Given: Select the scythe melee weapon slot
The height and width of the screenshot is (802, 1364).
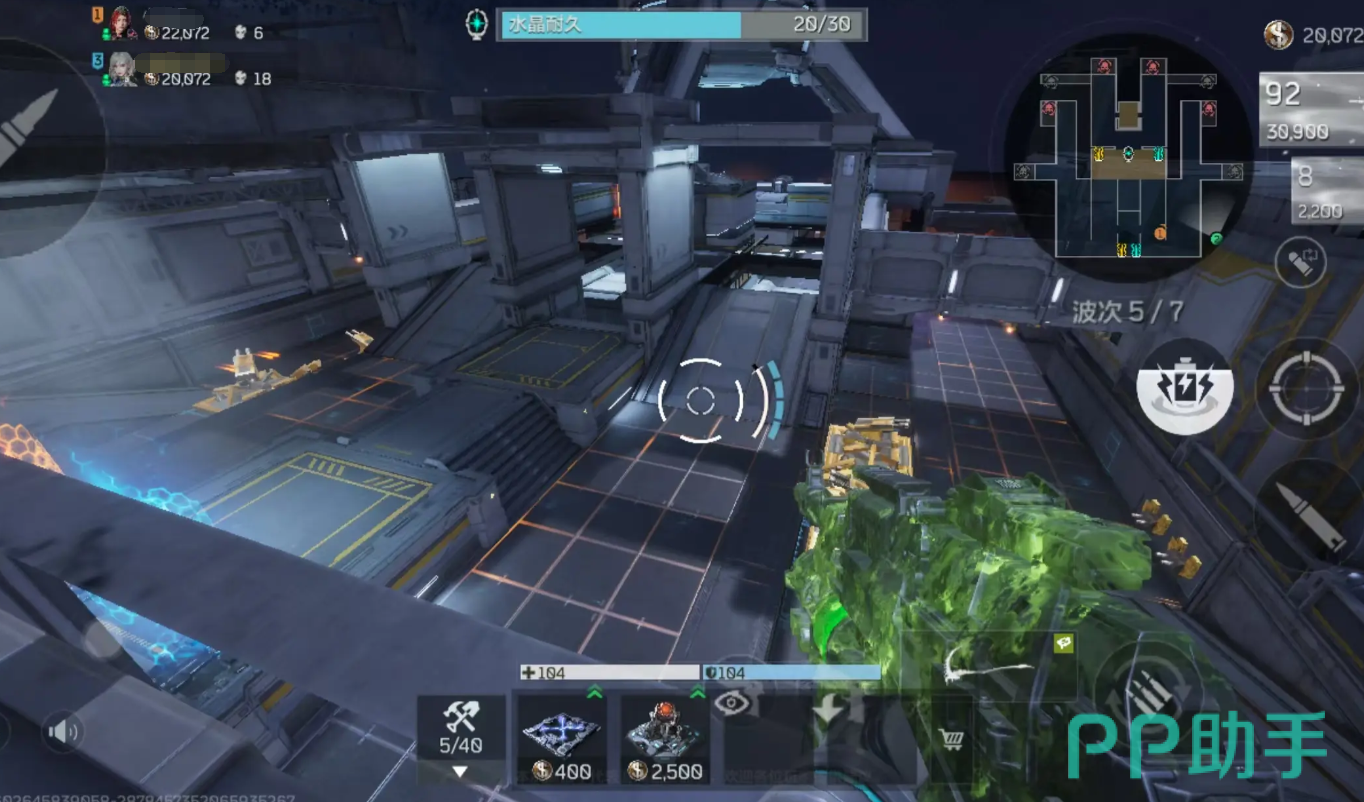Looking at the screenshot, I should point(985,663).
